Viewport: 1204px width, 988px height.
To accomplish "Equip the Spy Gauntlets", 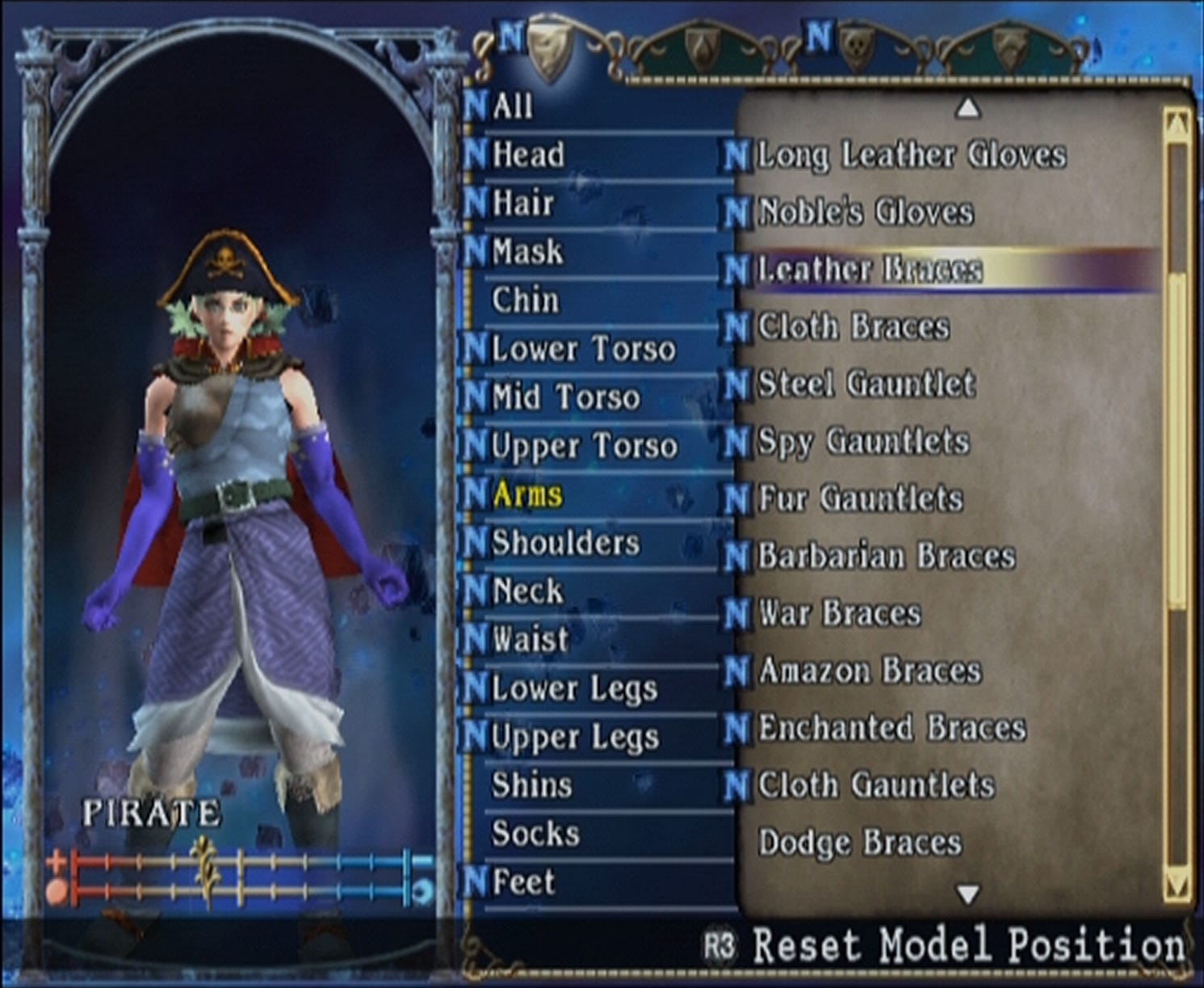I will 862,442.
